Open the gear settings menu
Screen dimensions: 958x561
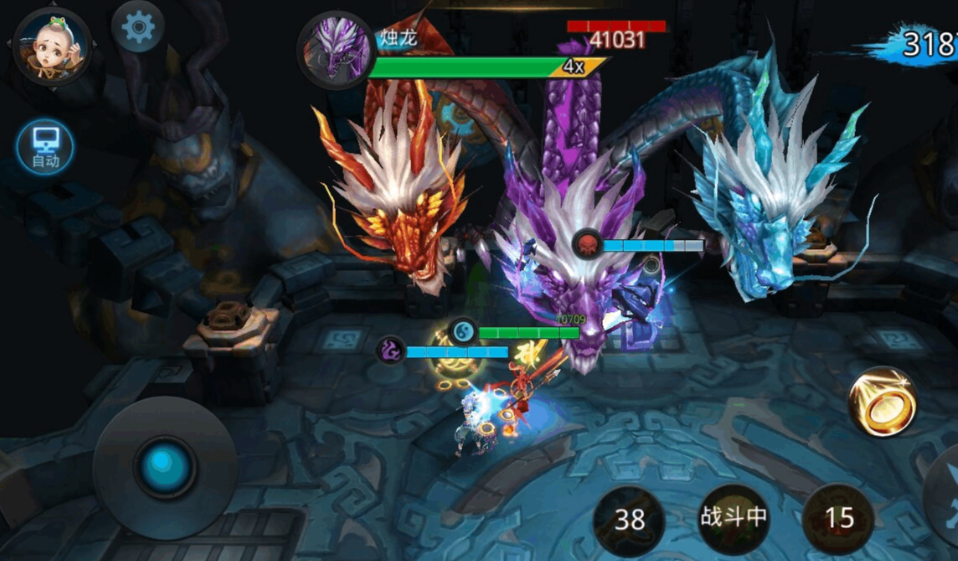[138, 27]
